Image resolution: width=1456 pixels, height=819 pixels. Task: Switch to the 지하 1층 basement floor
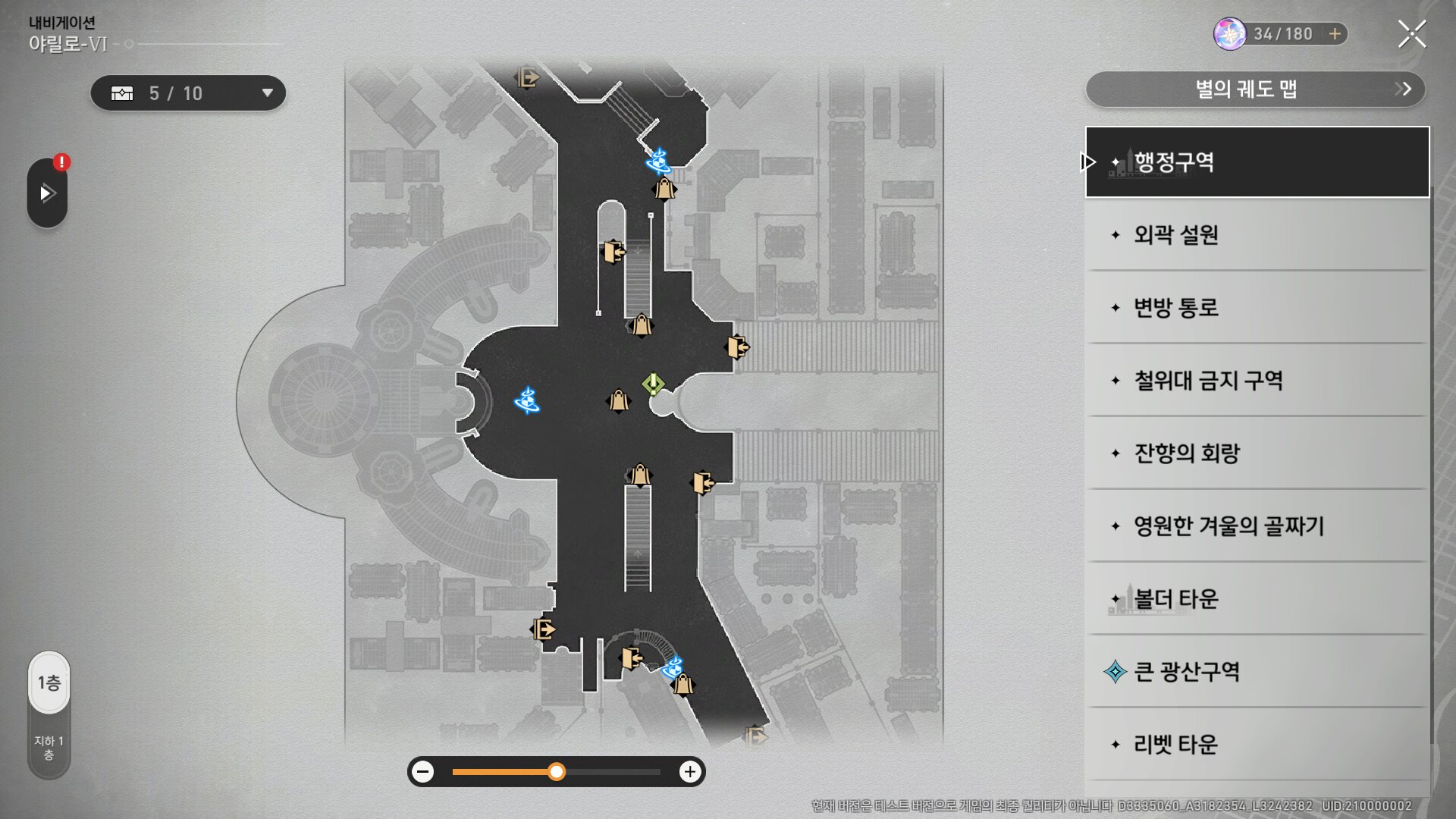click(x=49, y=747)
